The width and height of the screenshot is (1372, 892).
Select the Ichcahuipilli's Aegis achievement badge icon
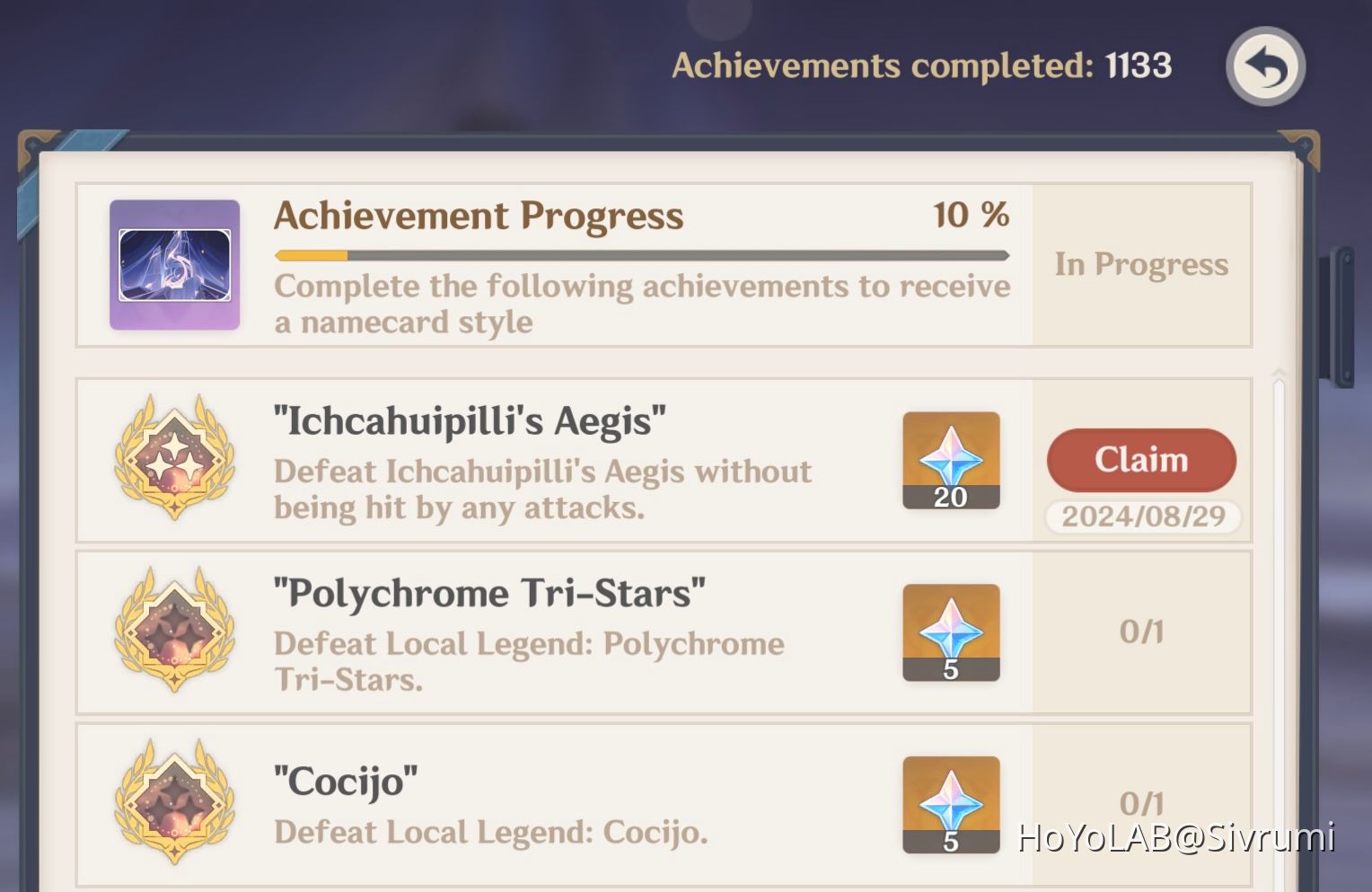[174, 460]
